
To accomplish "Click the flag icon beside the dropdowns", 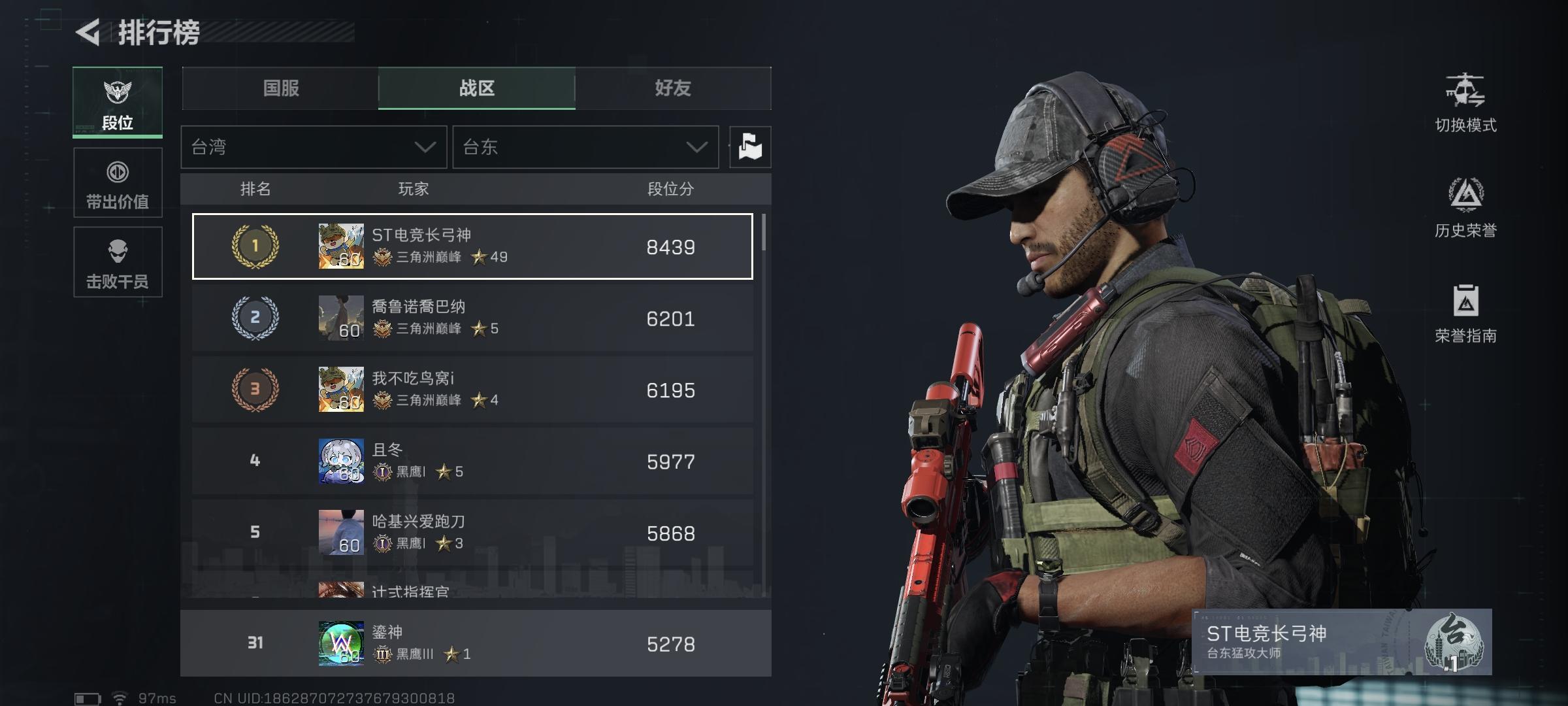I will tap(750, 147).
